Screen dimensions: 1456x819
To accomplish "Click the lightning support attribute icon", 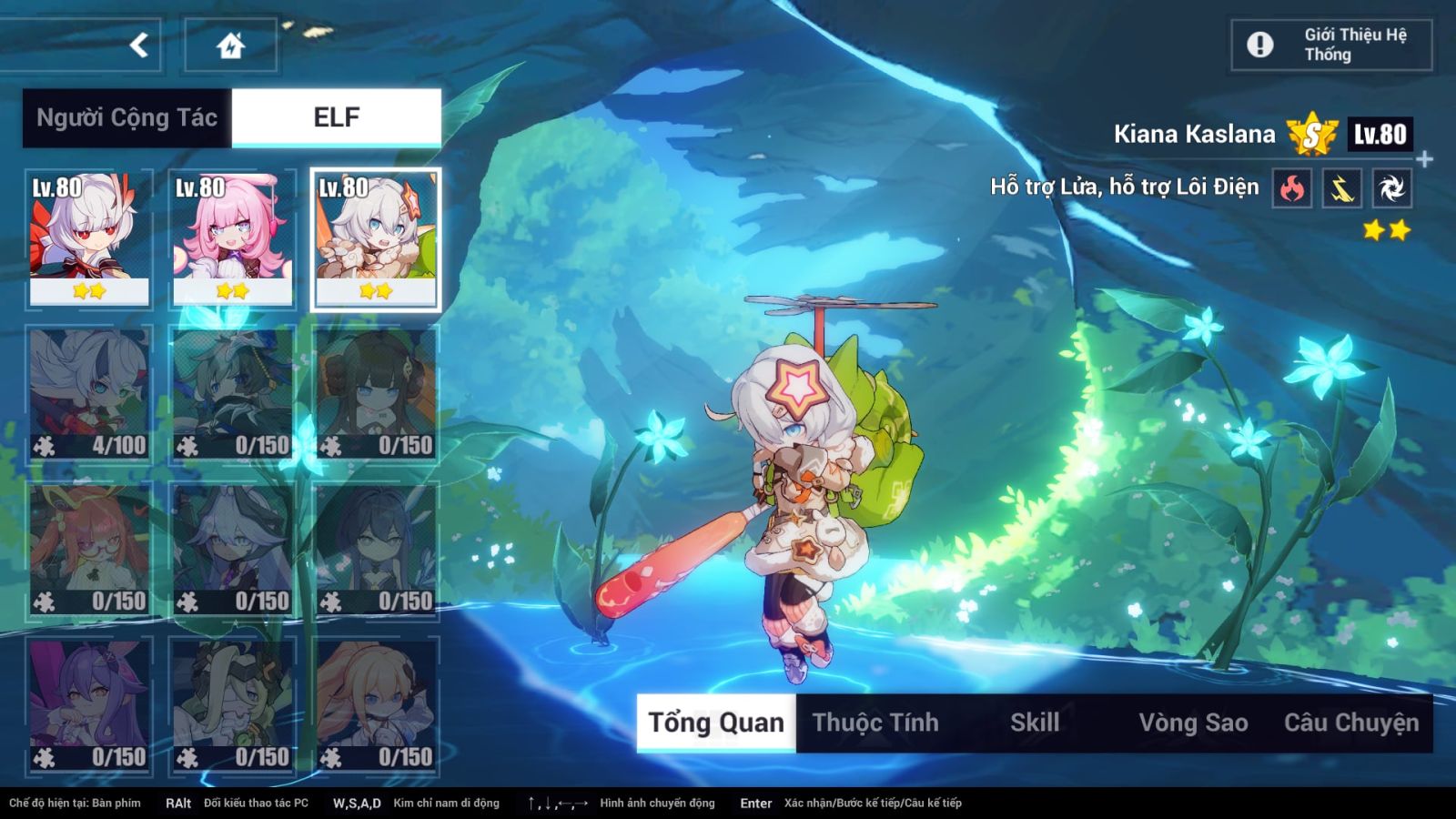I will (x=1341, y=188).
